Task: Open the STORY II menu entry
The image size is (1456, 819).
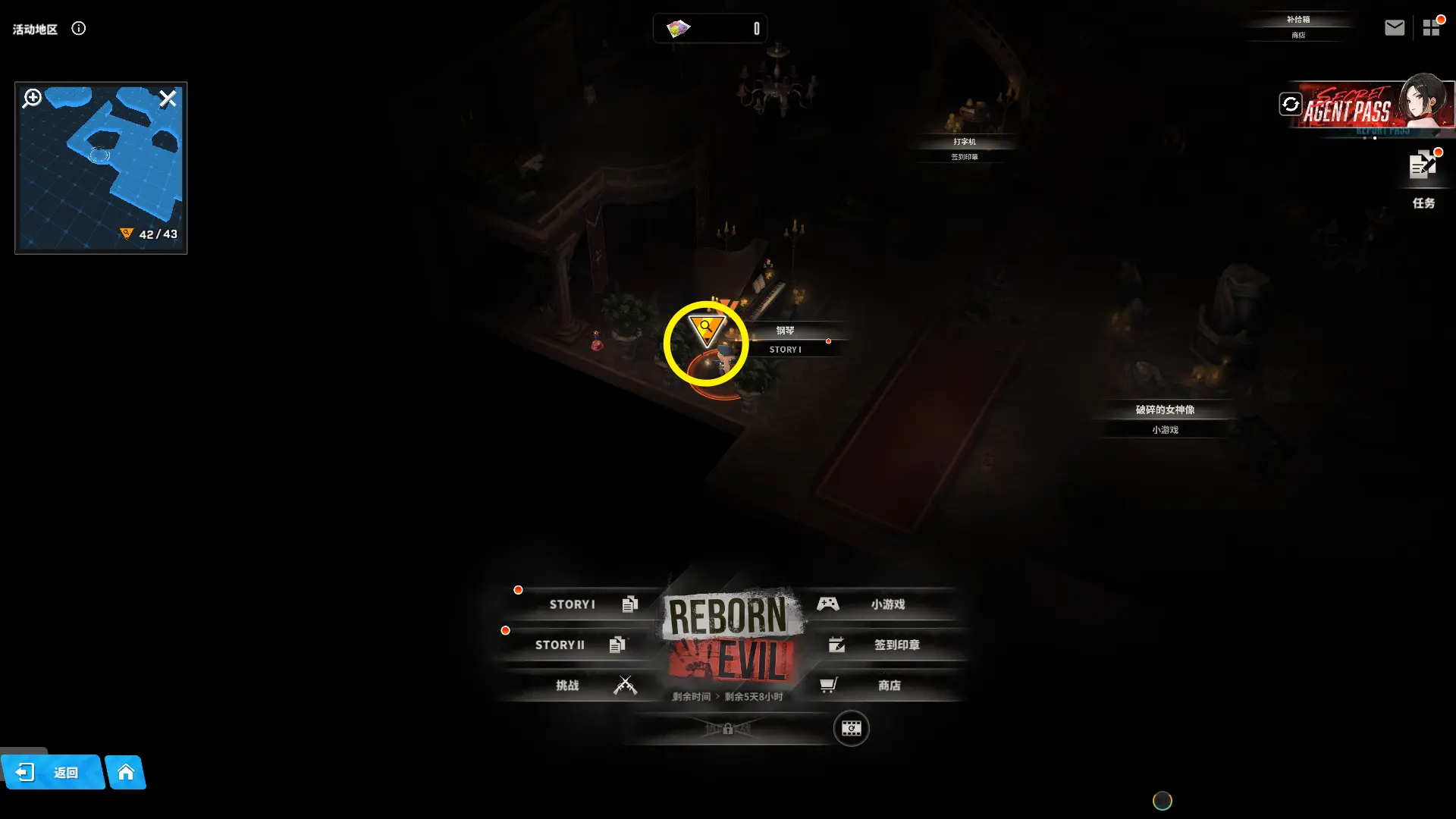Action: (573, 645)
